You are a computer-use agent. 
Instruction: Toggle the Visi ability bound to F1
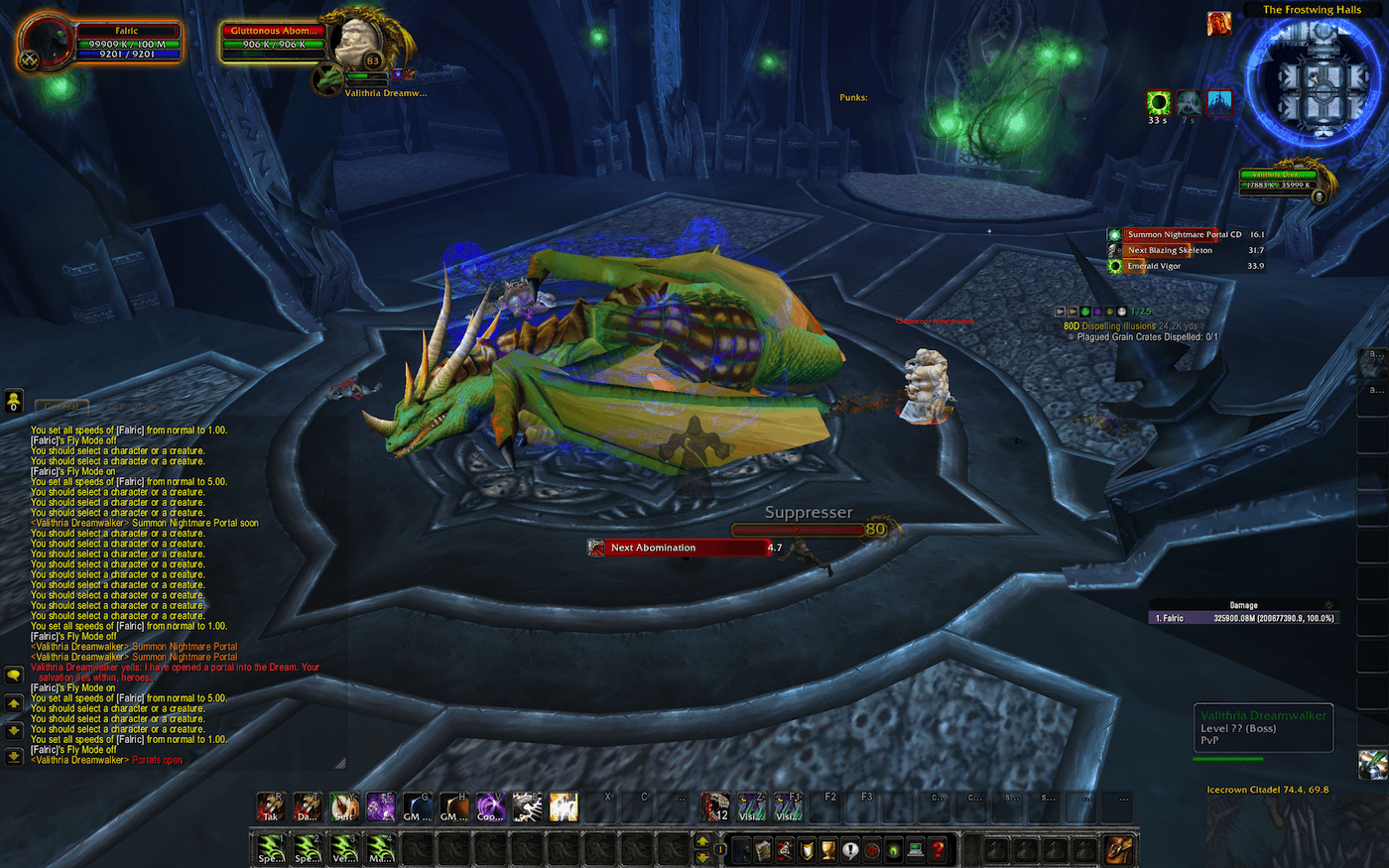(787, 808)
